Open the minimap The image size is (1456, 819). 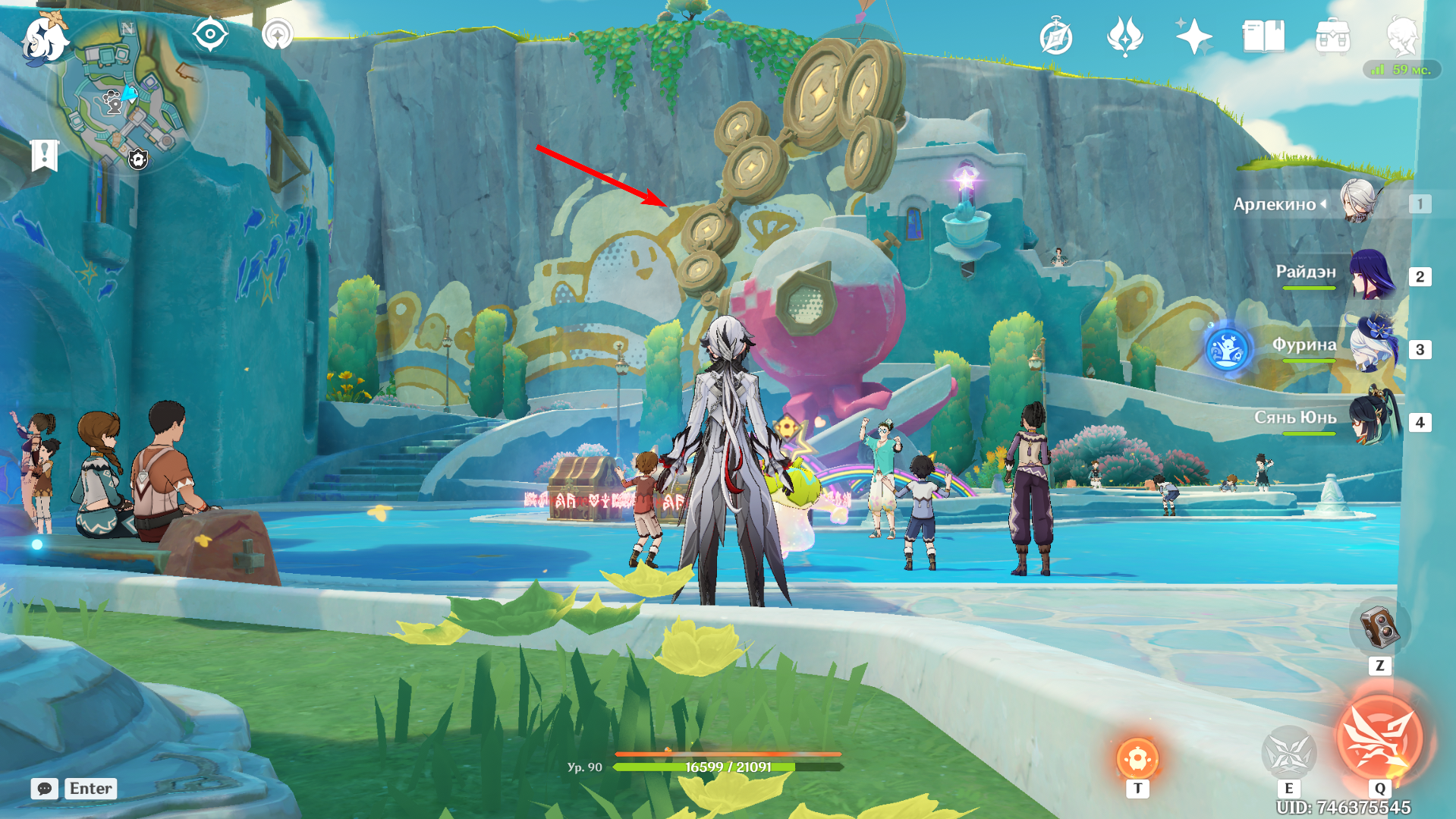127,95
